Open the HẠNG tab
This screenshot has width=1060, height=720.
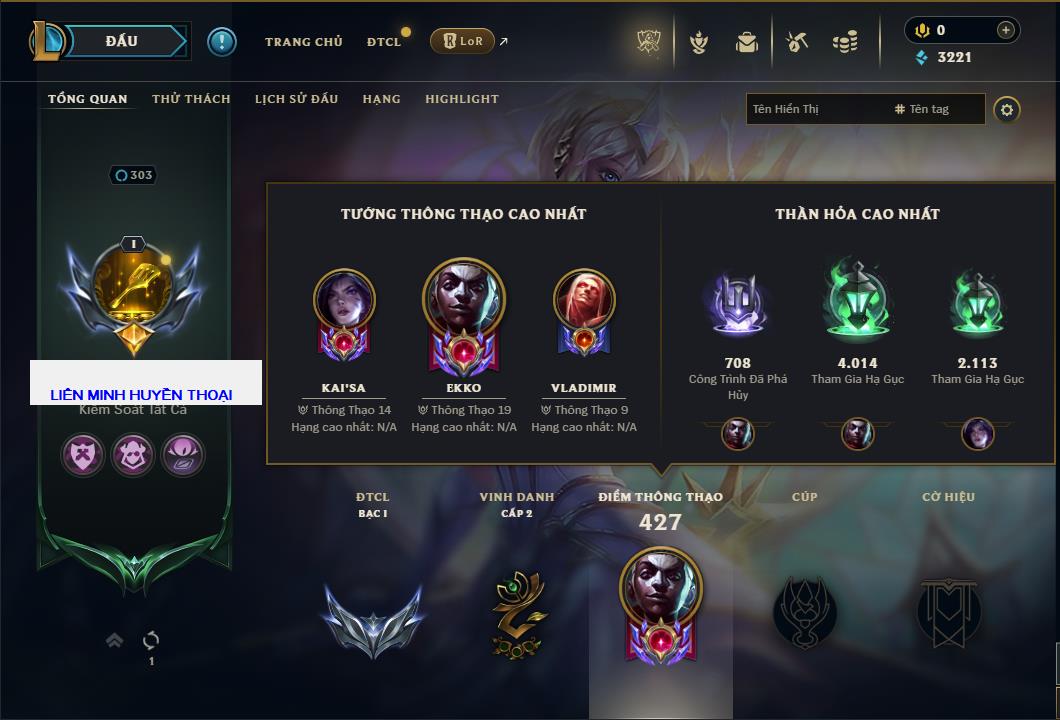click(x=381, y=99)
